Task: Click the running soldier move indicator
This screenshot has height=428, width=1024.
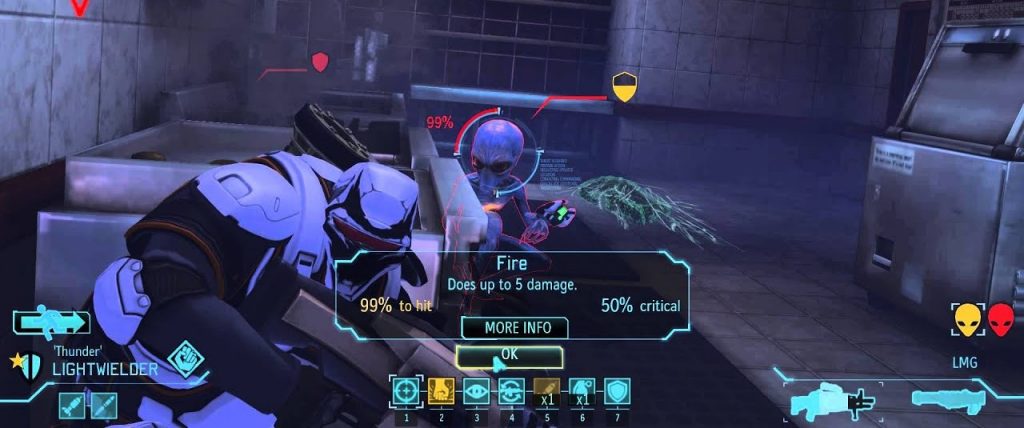Action: click(x=52, y=322)
